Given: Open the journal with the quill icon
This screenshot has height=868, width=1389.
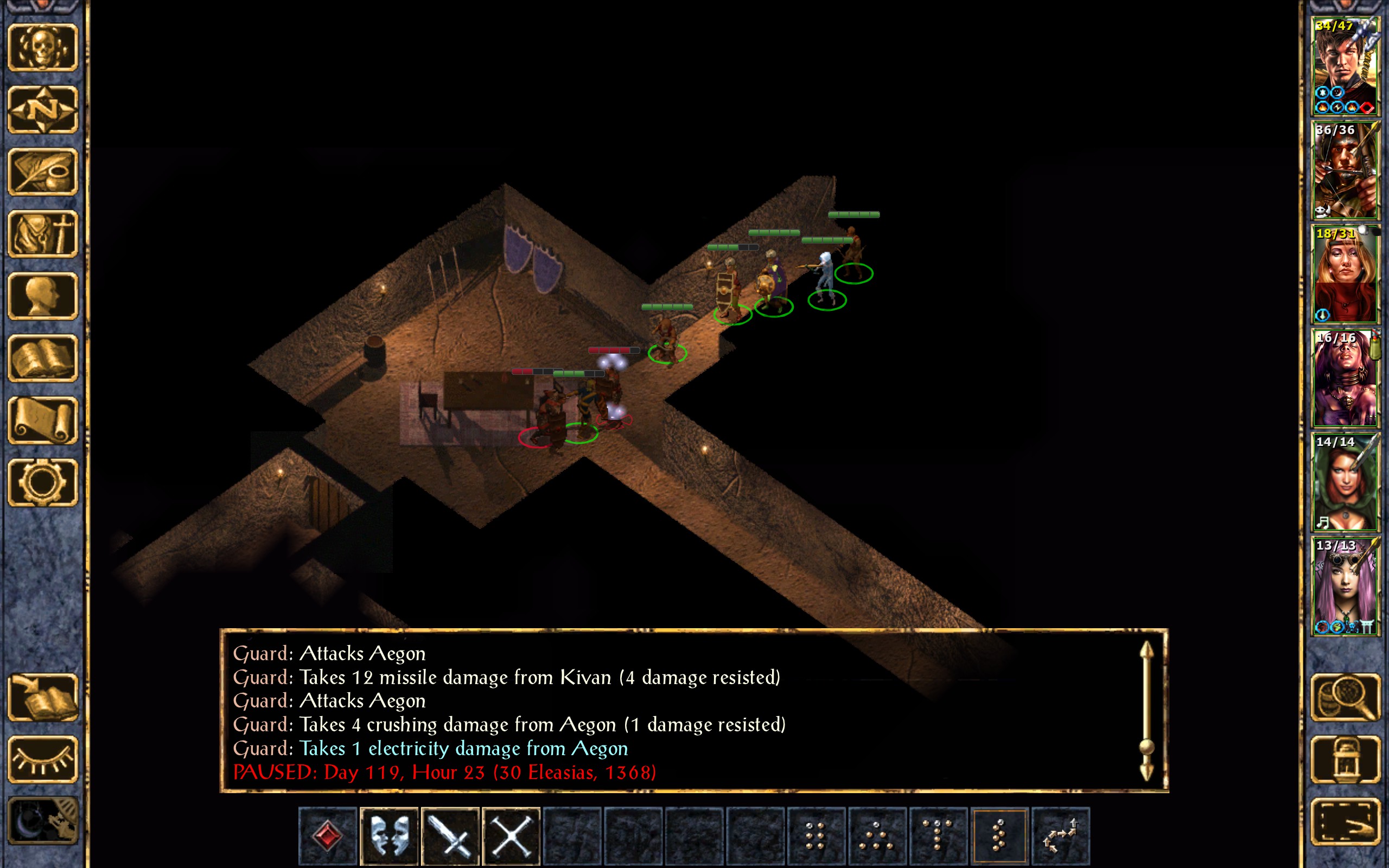Looking at the screenshot, I should [43, 171].
